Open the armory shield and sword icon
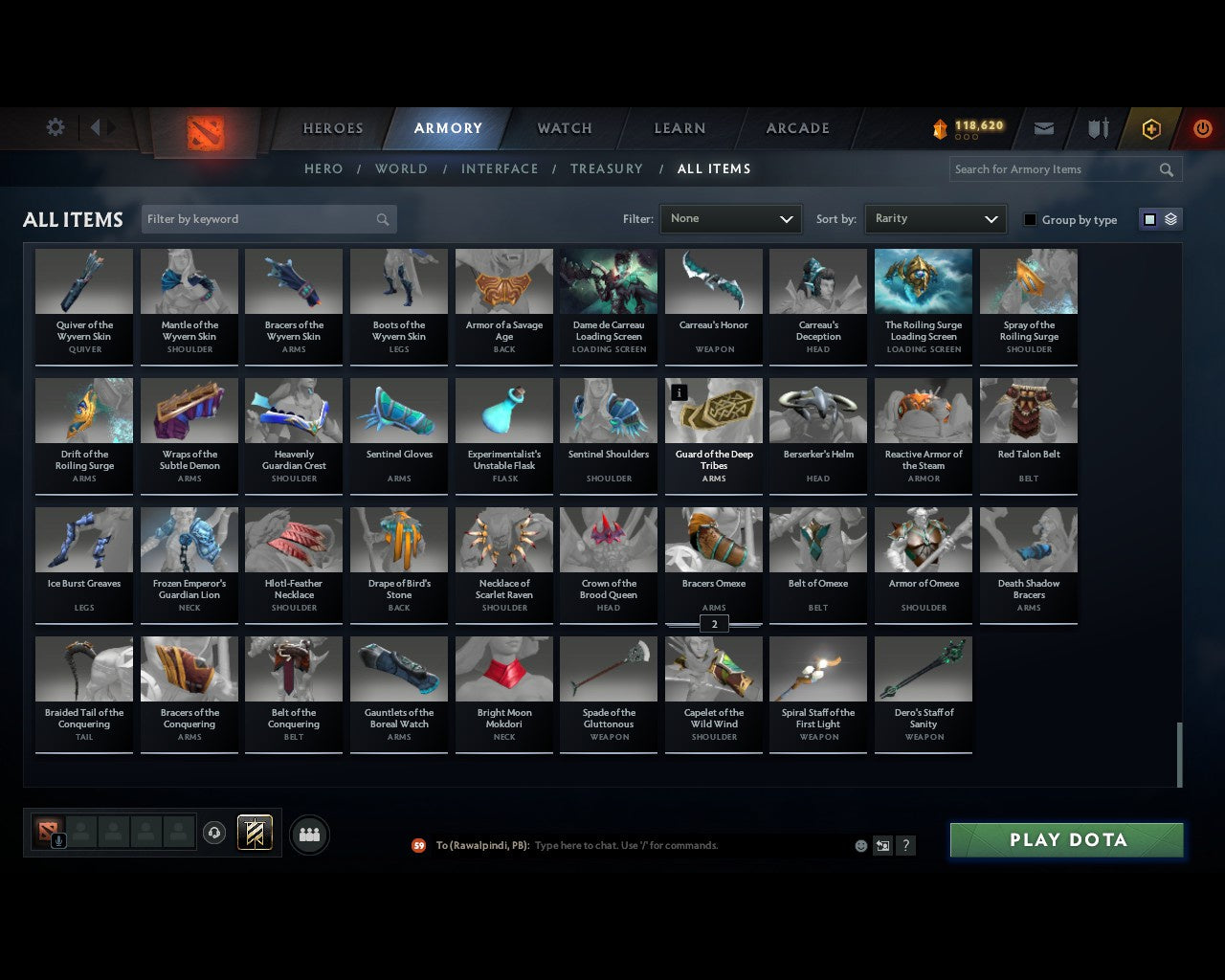This screenshot has height=980, width=1225. [1097, 127]
